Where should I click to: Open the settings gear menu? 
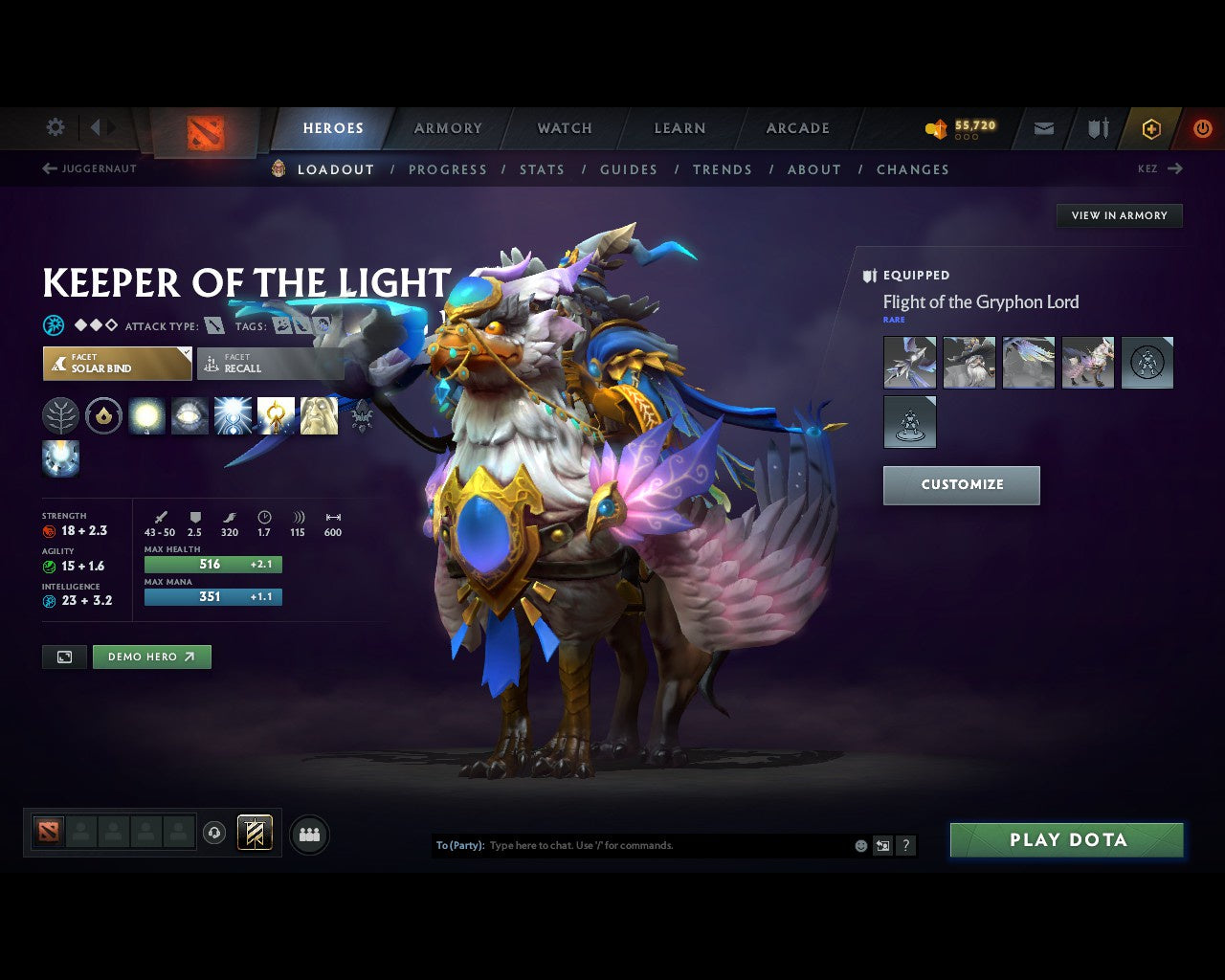point(56,127)
